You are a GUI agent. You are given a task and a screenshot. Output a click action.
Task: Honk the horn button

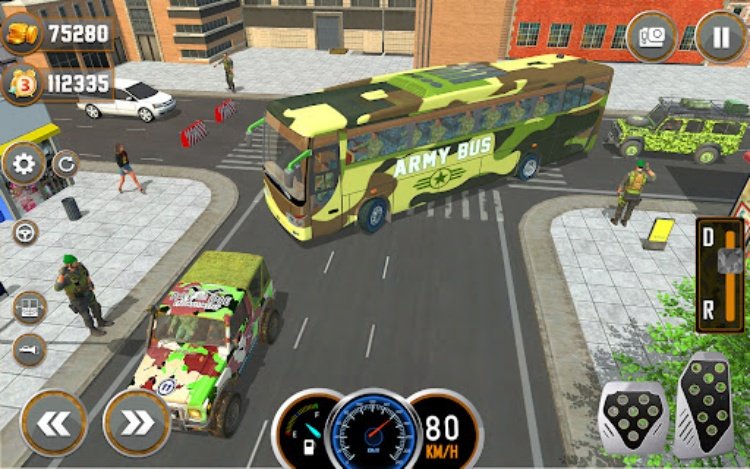[x=29, y=349]
